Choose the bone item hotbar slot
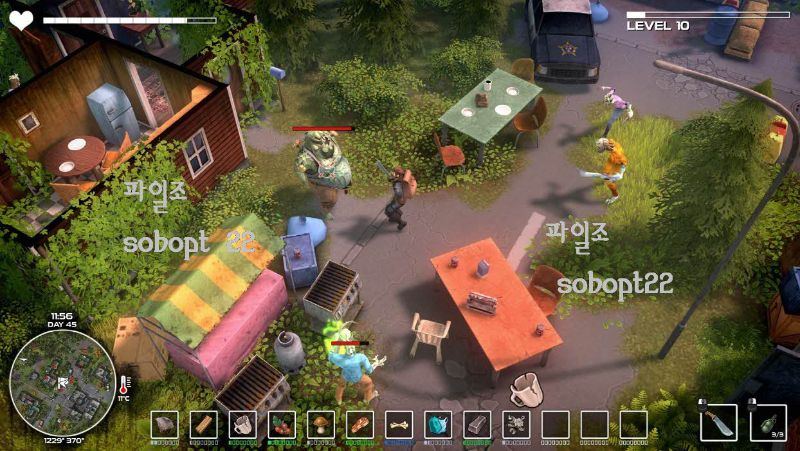The height and width of the screenshot is (451, 800). click(x=399, y=424)
